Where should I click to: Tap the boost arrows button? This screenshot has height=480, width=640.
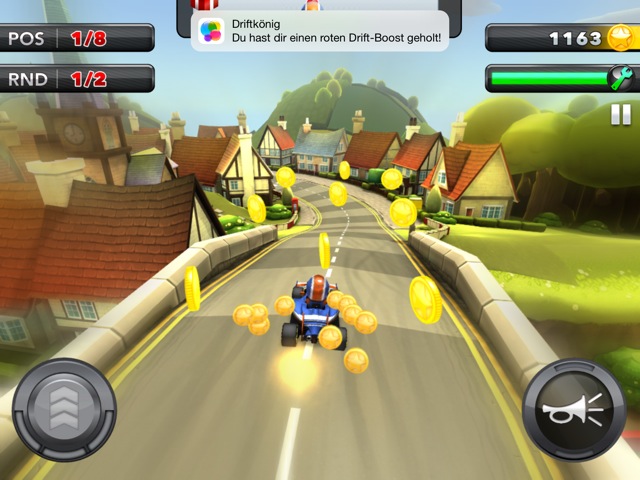[65, 408]
